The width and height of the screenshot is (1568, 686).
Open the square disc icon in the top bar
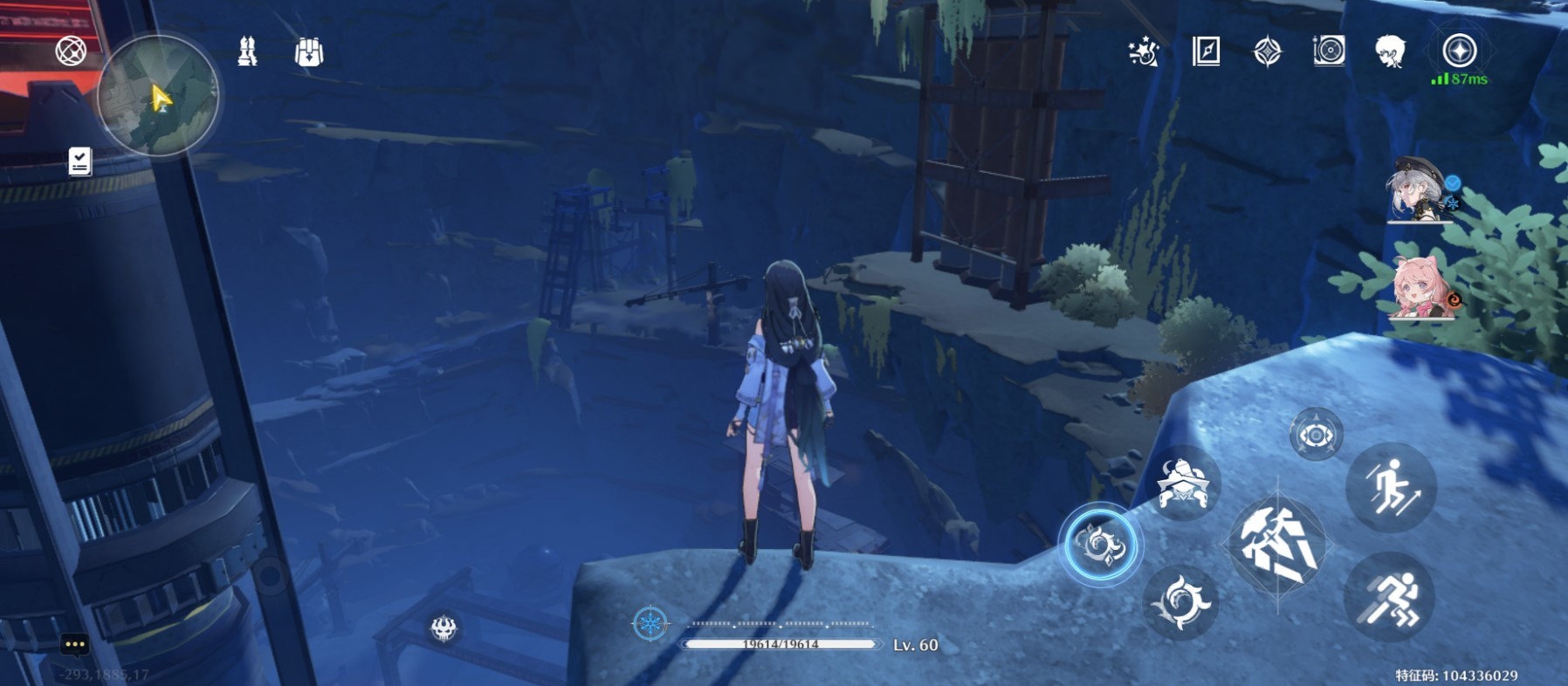click(1328, 51)
